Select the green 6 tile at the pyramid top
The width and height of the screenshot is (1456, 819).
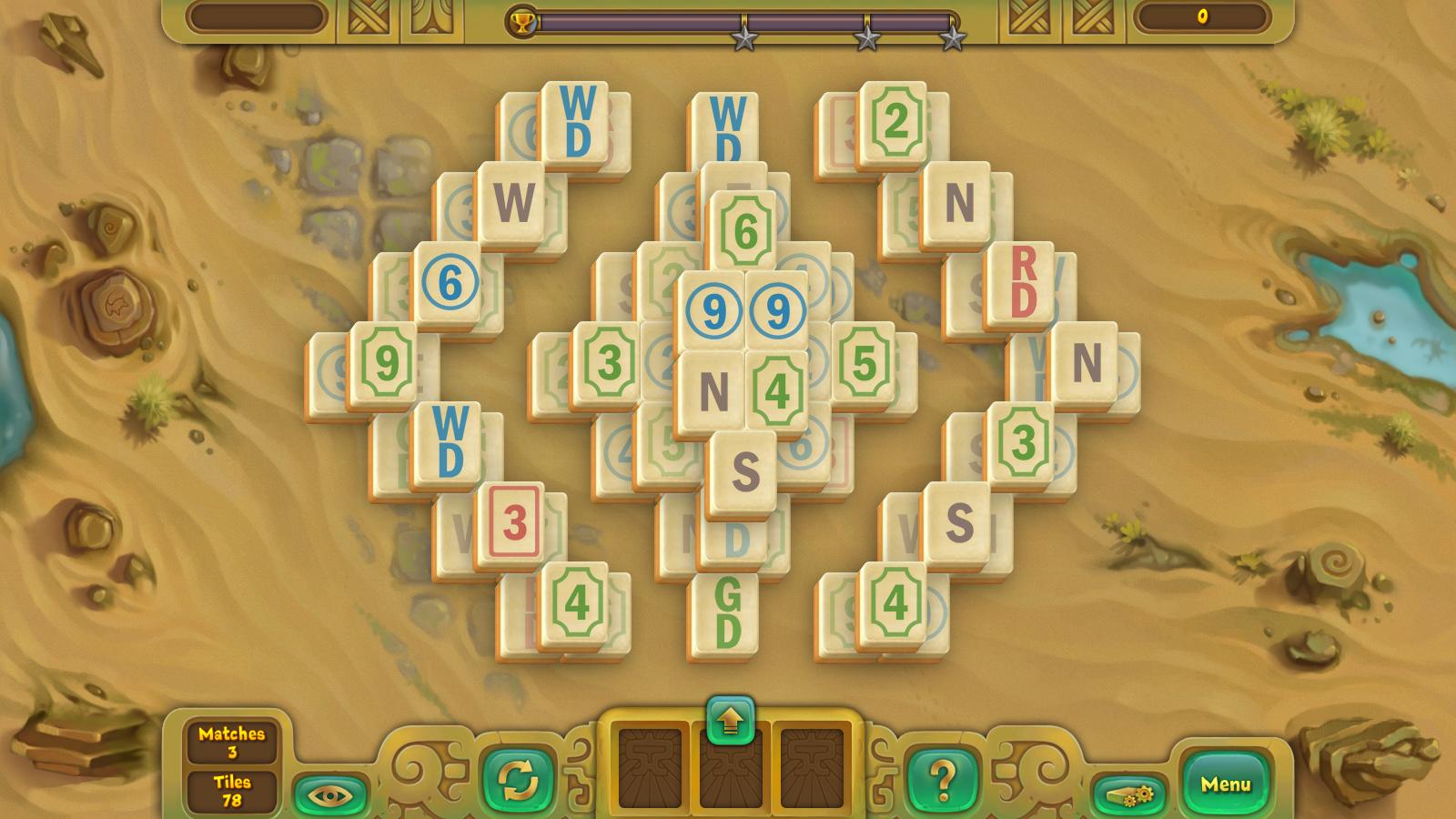pyautogui.click(x=744, y=229)
